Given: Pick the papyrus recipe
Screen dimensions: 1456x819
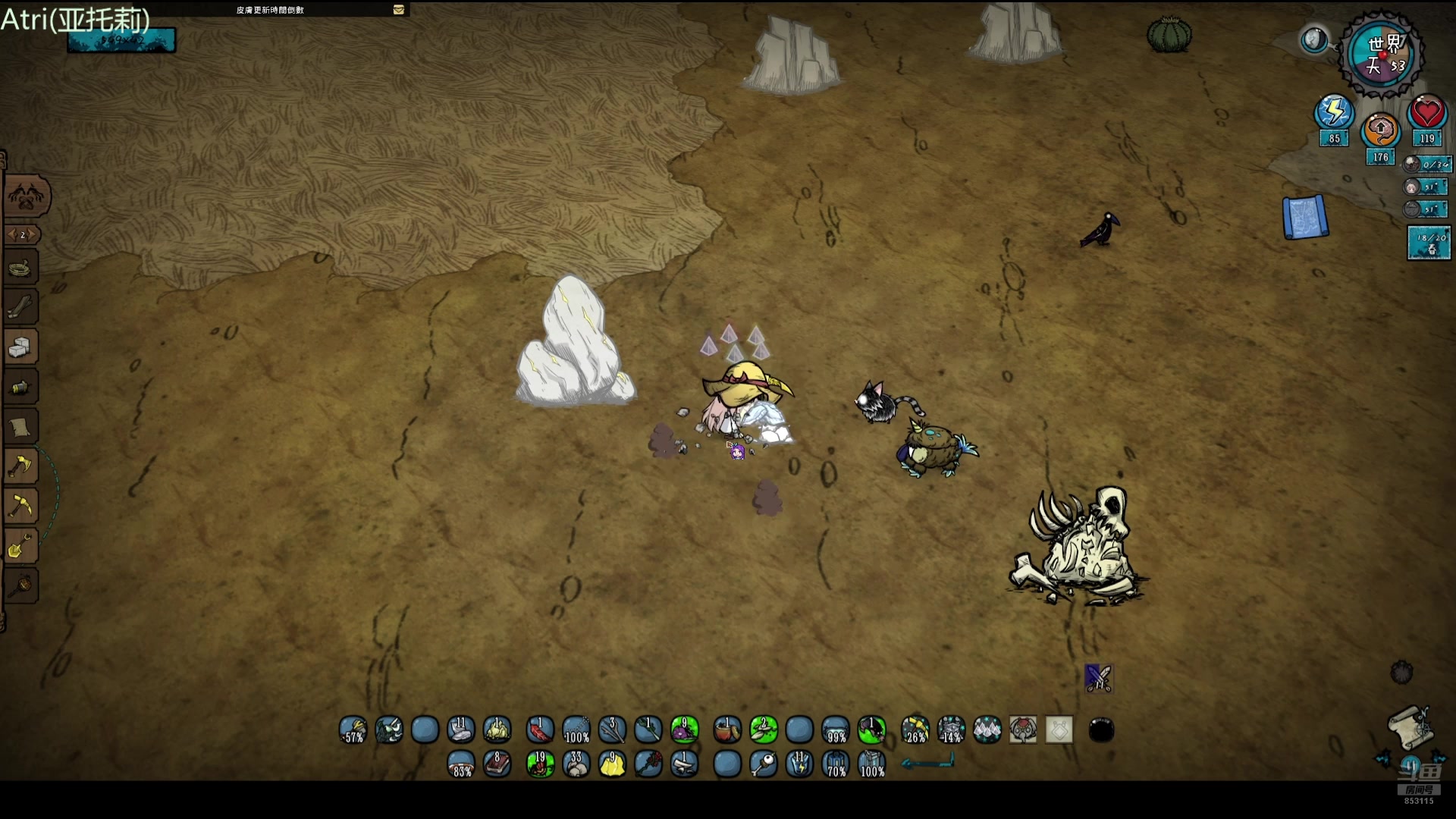Looking at the screenshot, I should coord(20,428).
